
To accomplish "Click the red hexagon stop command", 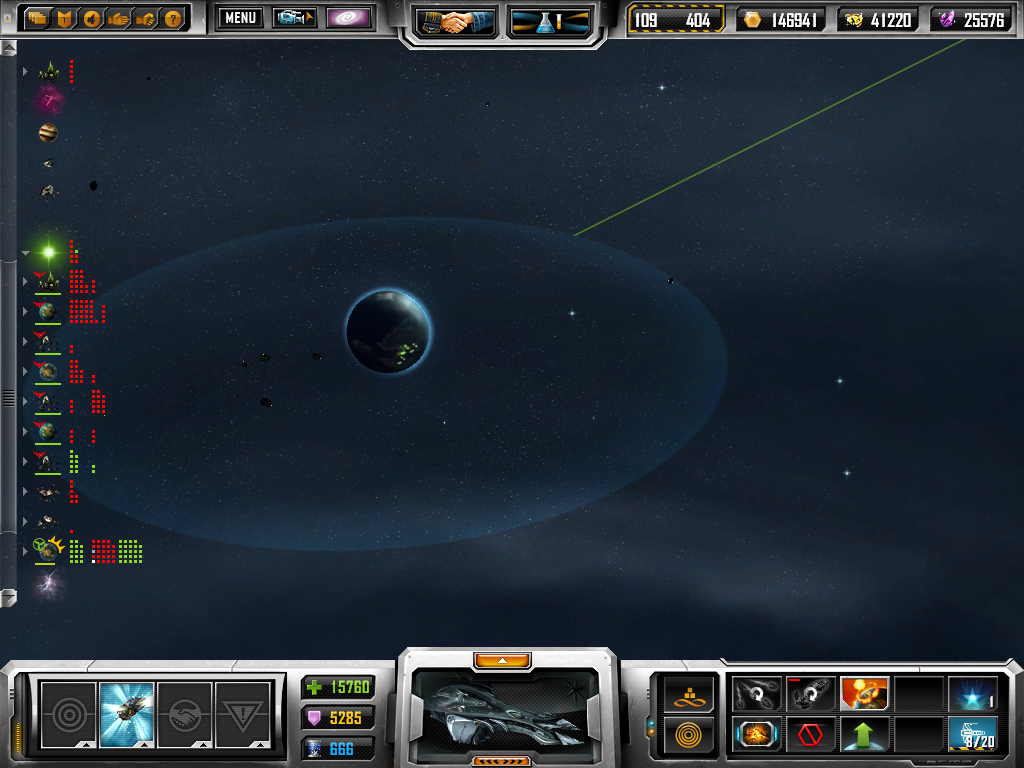I will (x=811, y=734).
